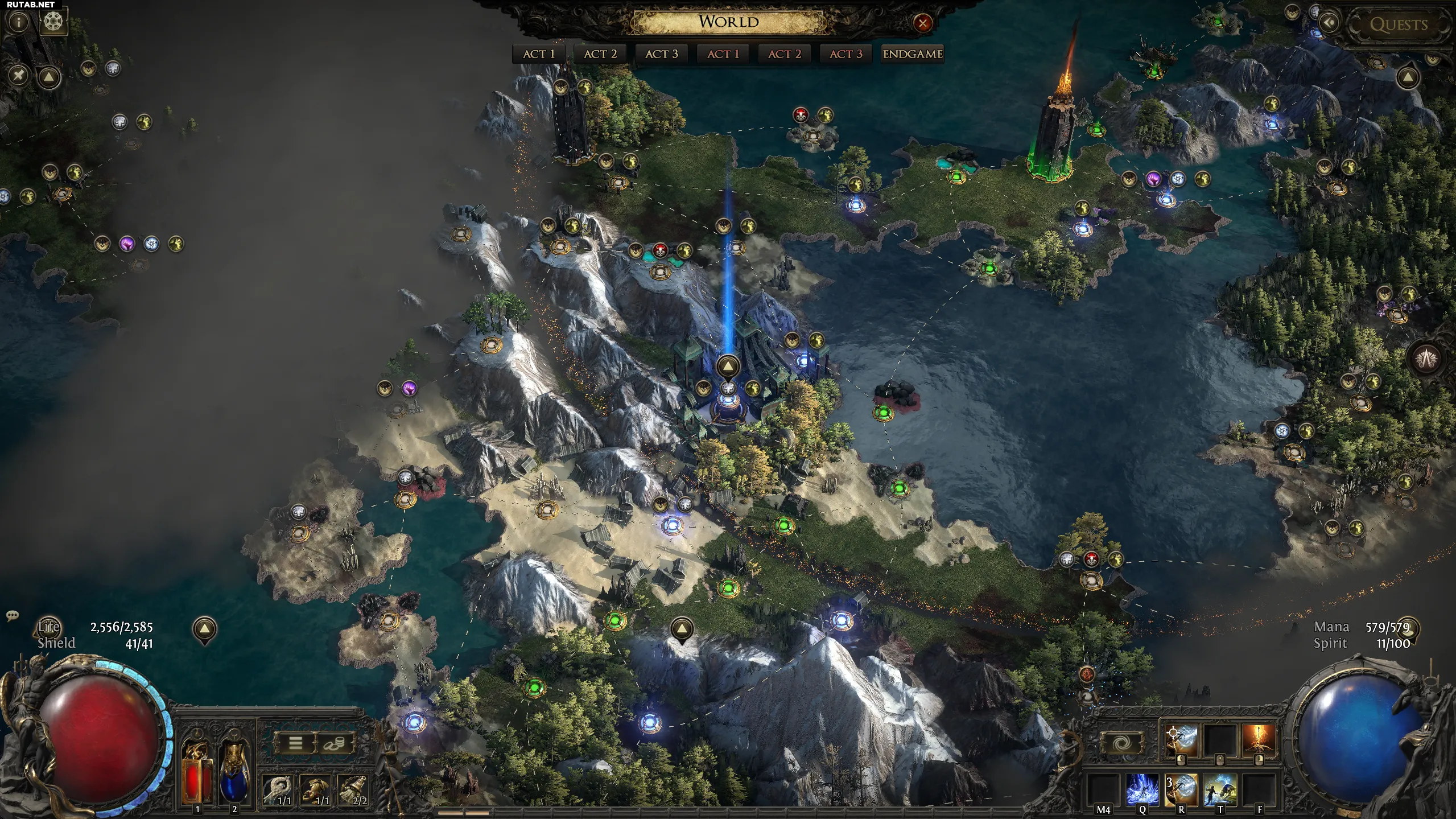Open the chat speech bubble
The image size is (1456, 819).
pos(12,615)
